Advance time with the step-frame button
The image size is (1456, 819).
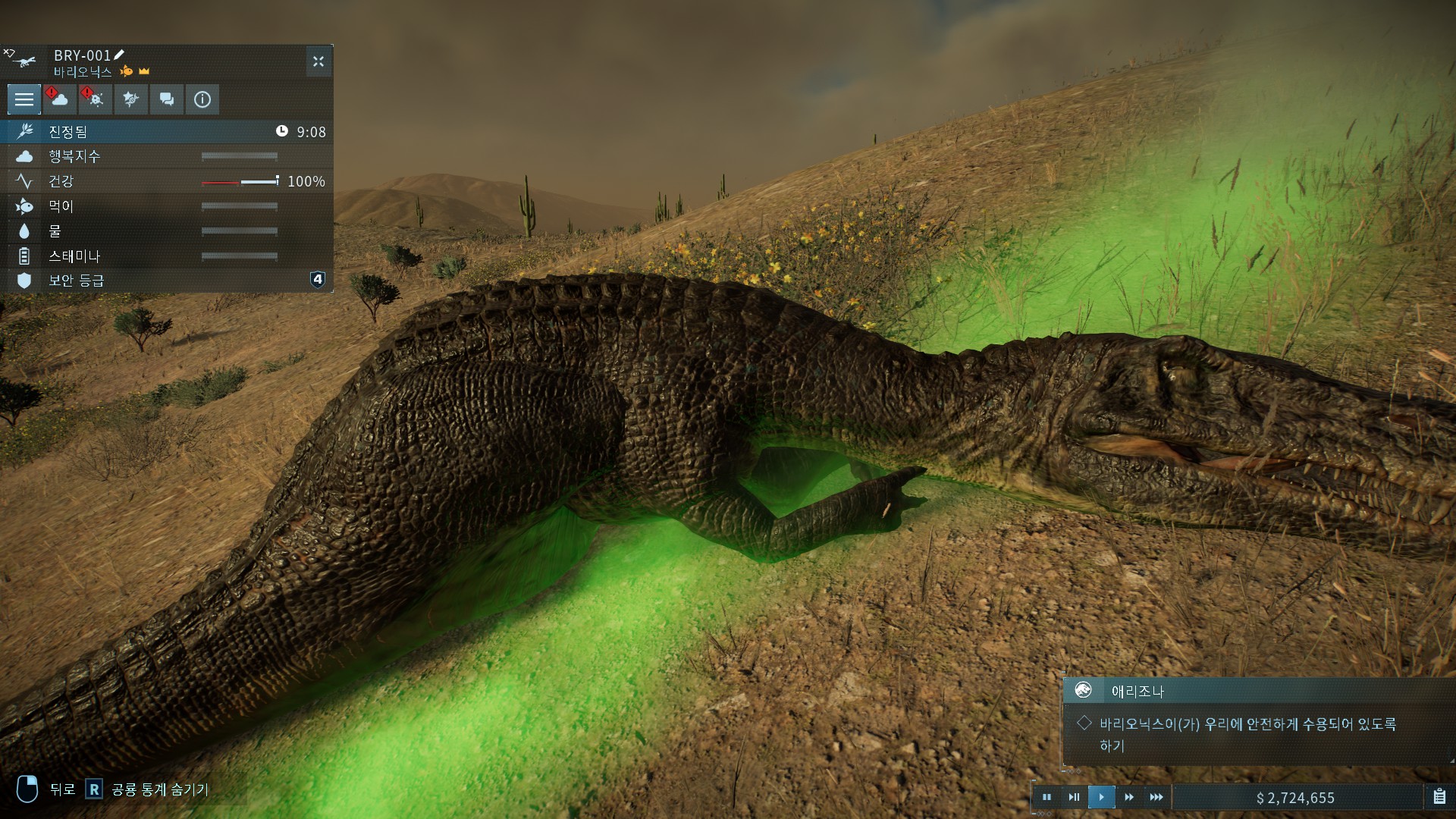click(1074, 797)
